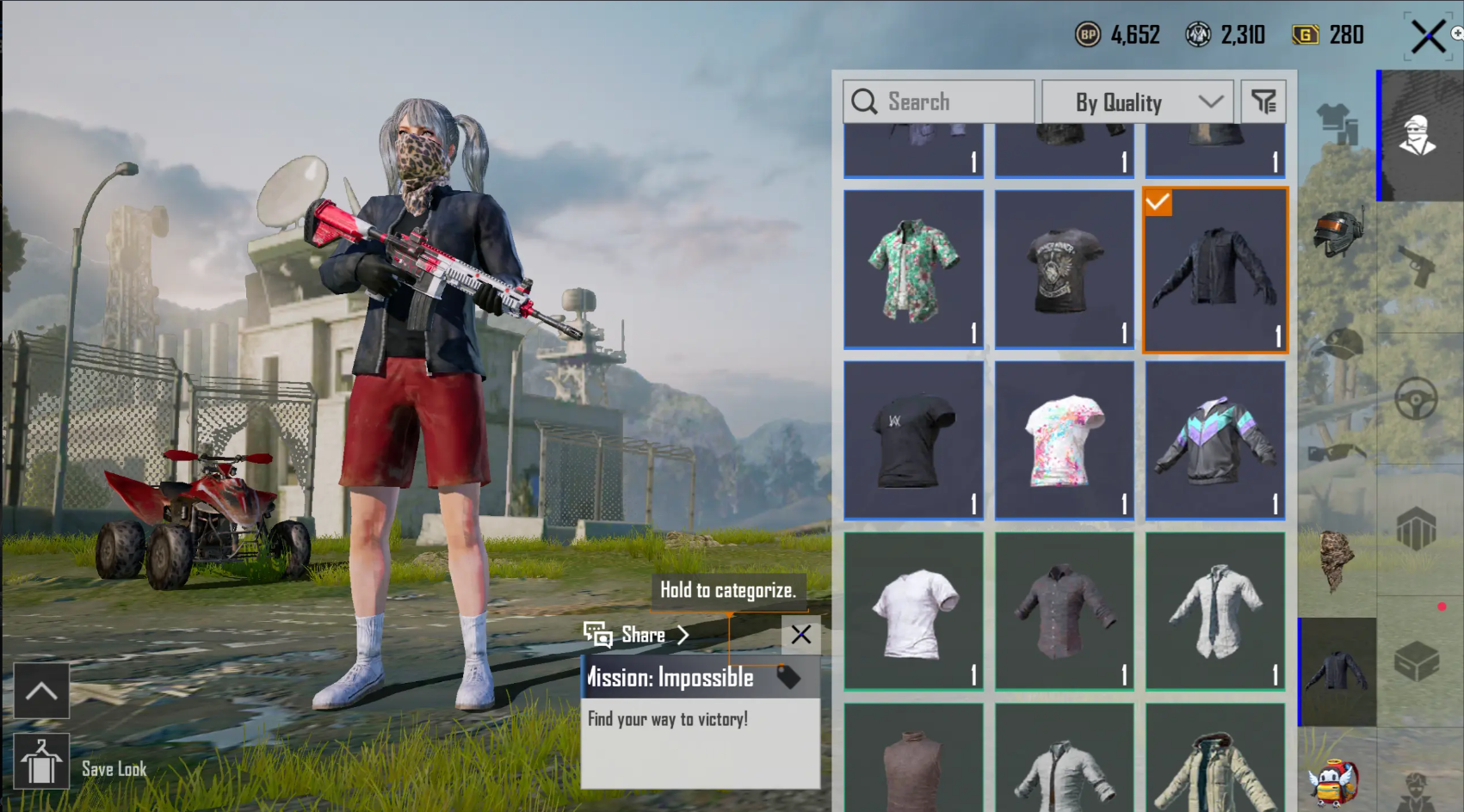Viewport: 1464px width, 812px height.
Task: Click the magnifying glass search icon
Action: click(x=864, y=101)
